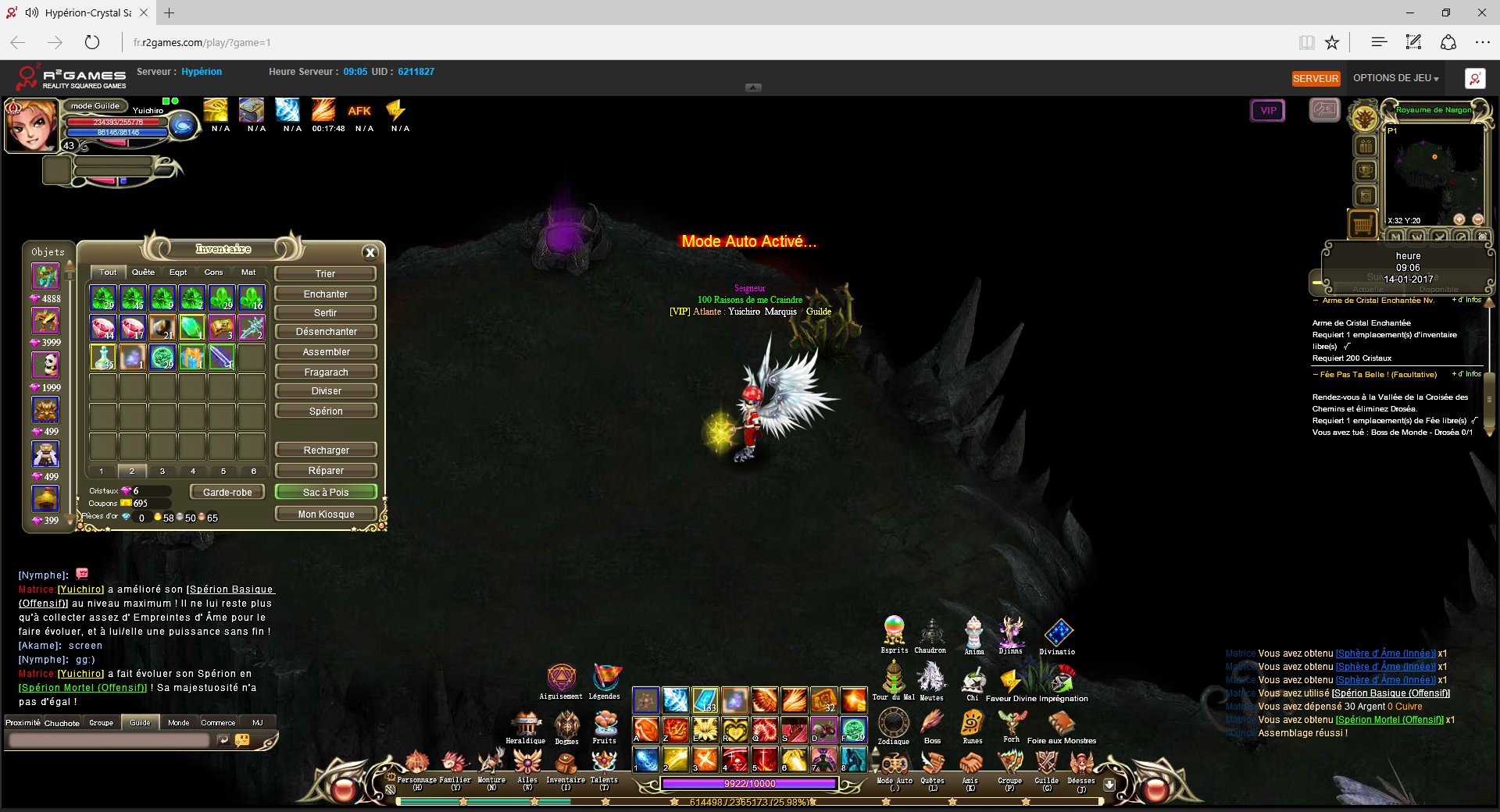This screenshot has height=812, width=1500.
Task: Select the Désenchanter button
Action: pyautogui.click(x=325, y=332)
